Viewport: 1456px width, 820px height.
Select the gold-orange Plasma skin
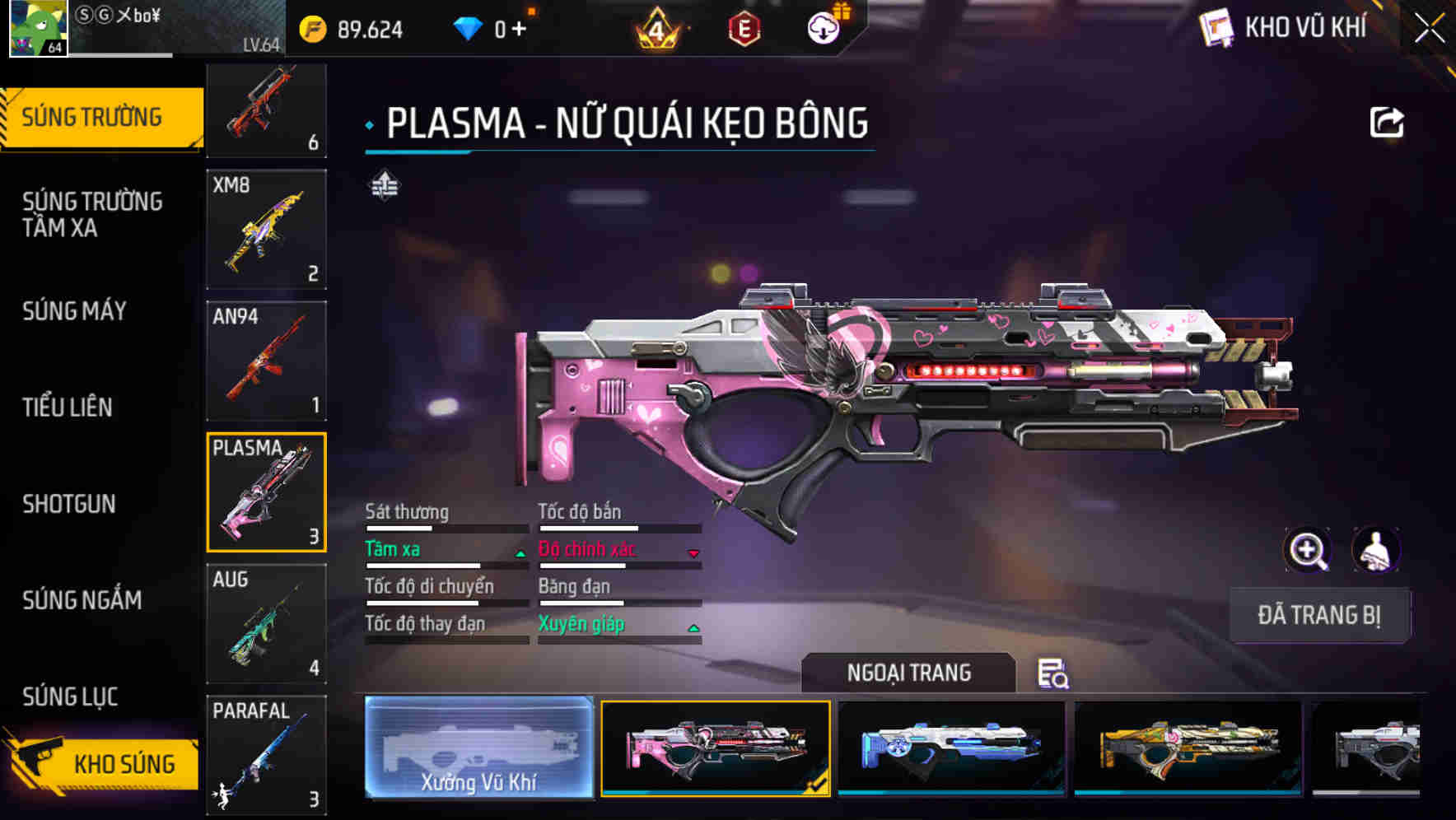pyautogui.click(x=1188, y=747)
